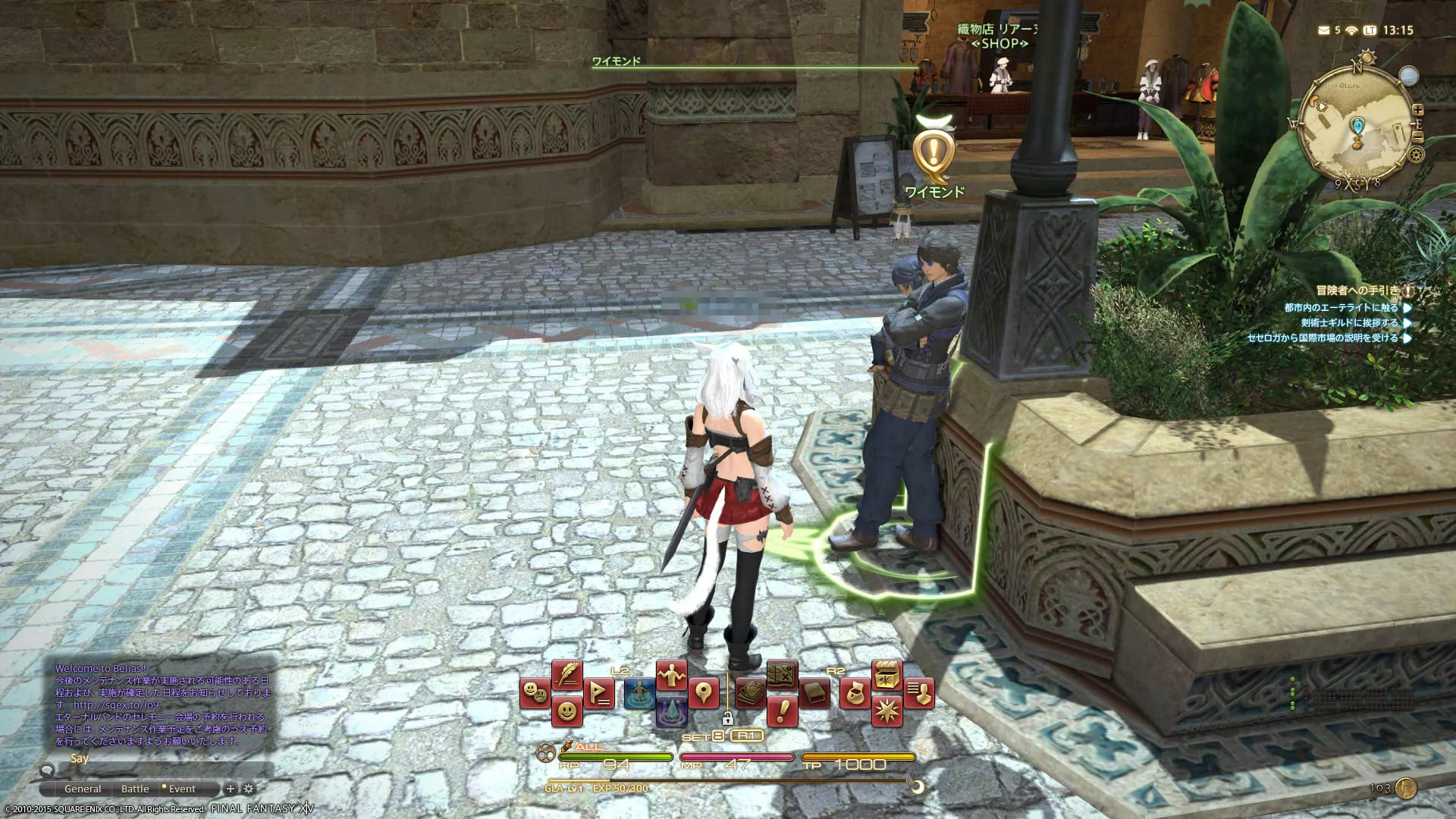Open the single smiley face emote icon
The height and width of the screenshot is (819, 1456).
[x=566, y=711]
